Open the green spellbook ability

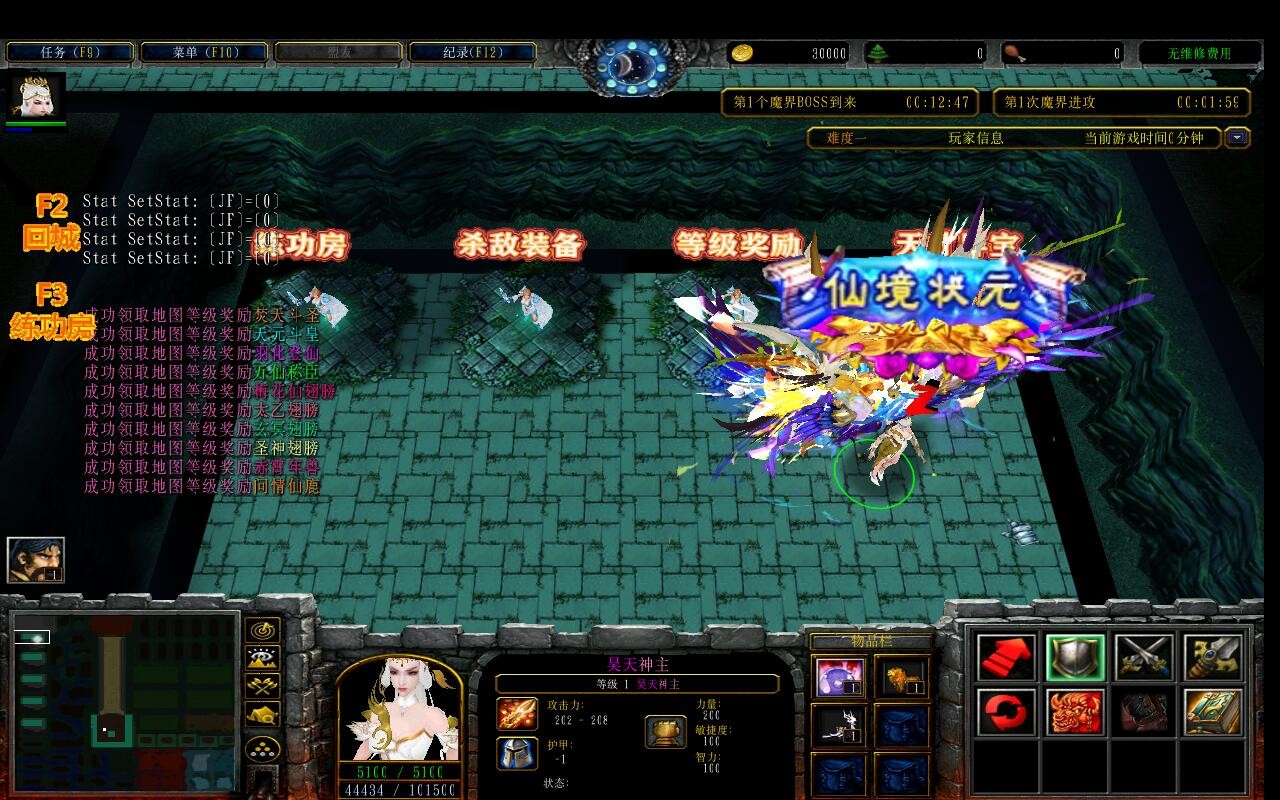(x=1213, y=712)
